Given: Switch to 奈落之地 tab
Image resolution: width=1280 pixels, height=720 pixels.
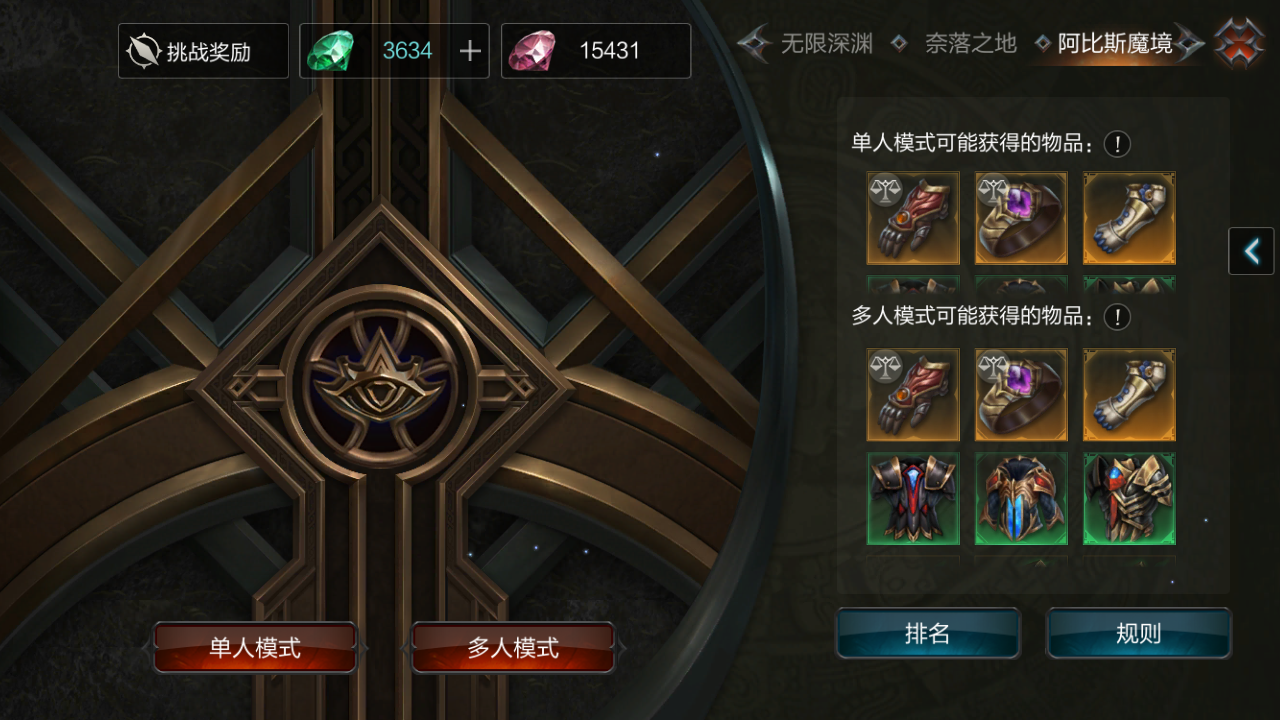Looking at the screenshot, I should click(x=970, y=44).
